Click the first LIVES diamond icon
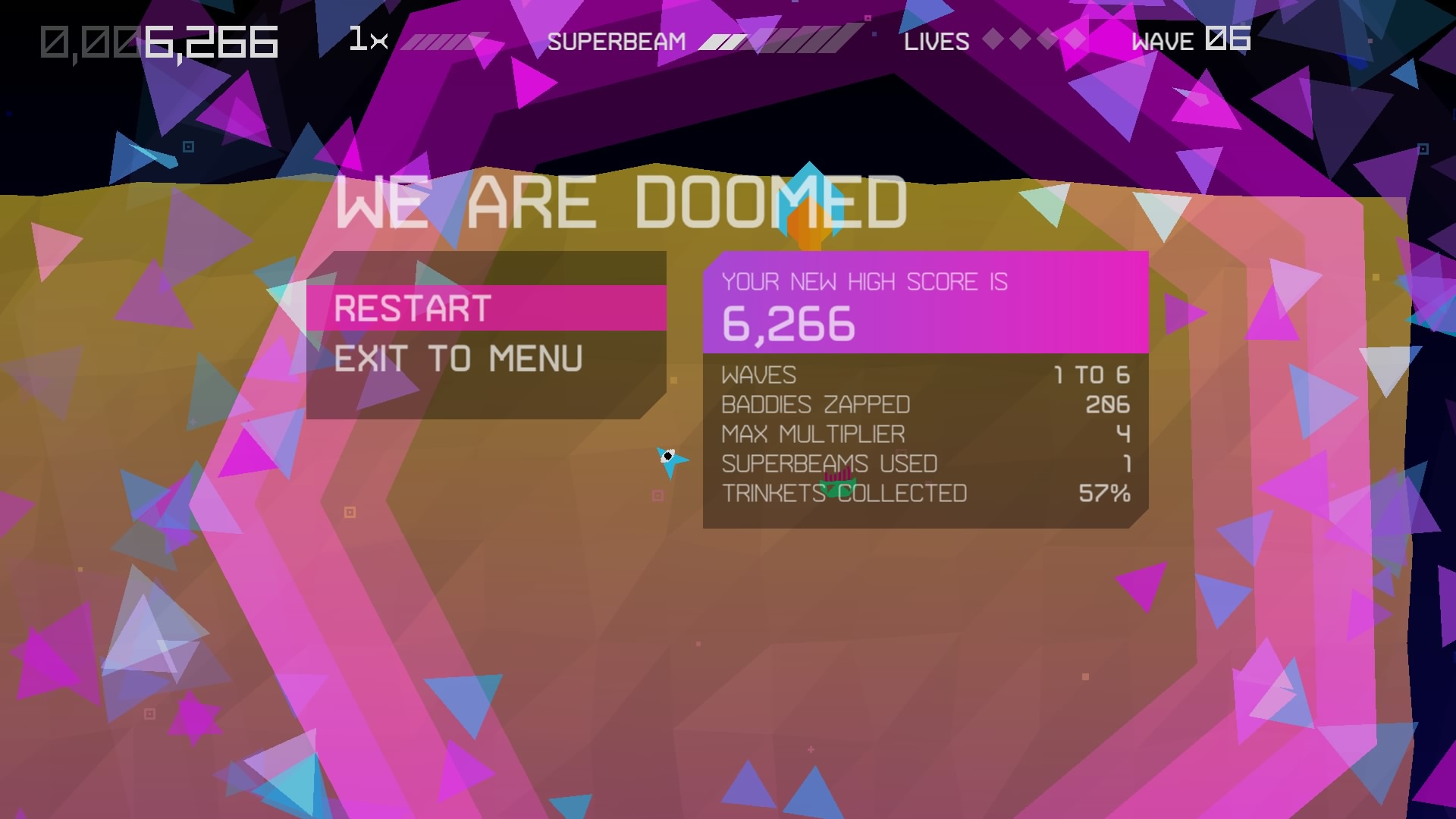The height and width of the screenshot is (819, 1456). 992,39
